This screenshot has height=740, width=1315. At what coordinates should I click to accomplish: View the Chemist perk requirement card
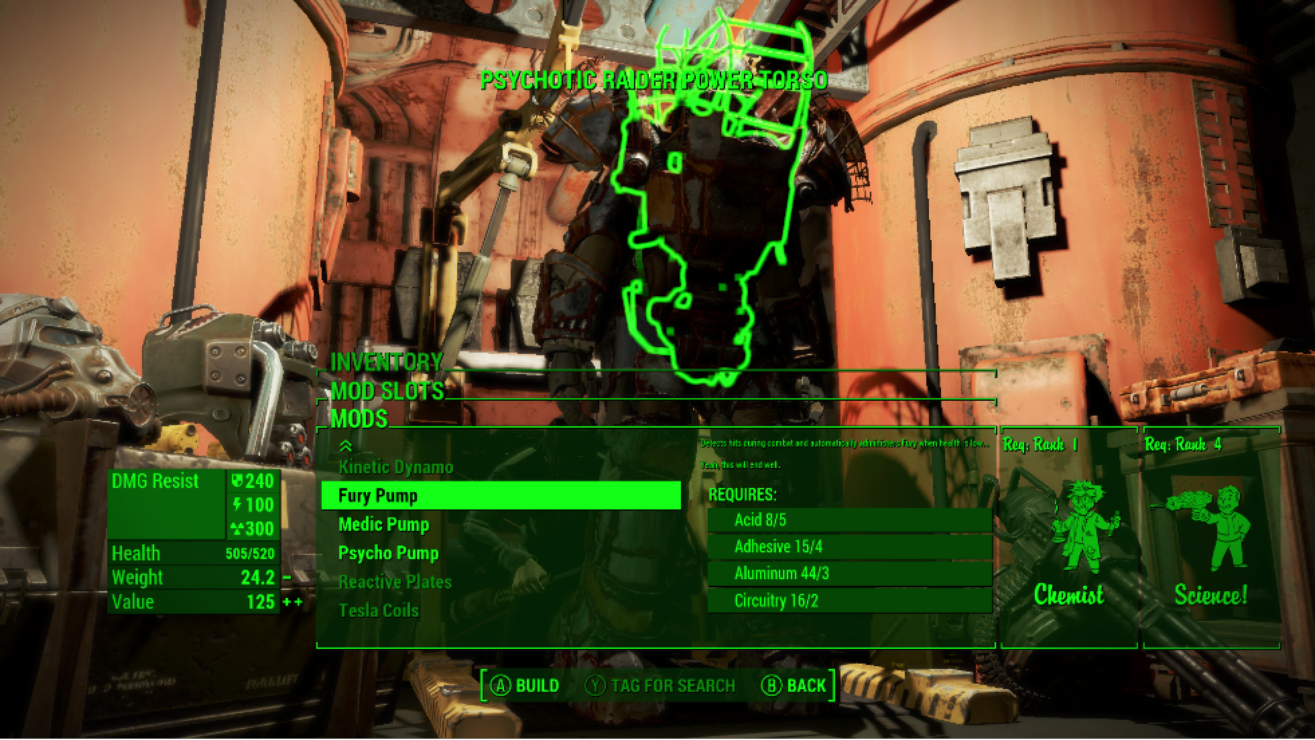pos(1068,540)
